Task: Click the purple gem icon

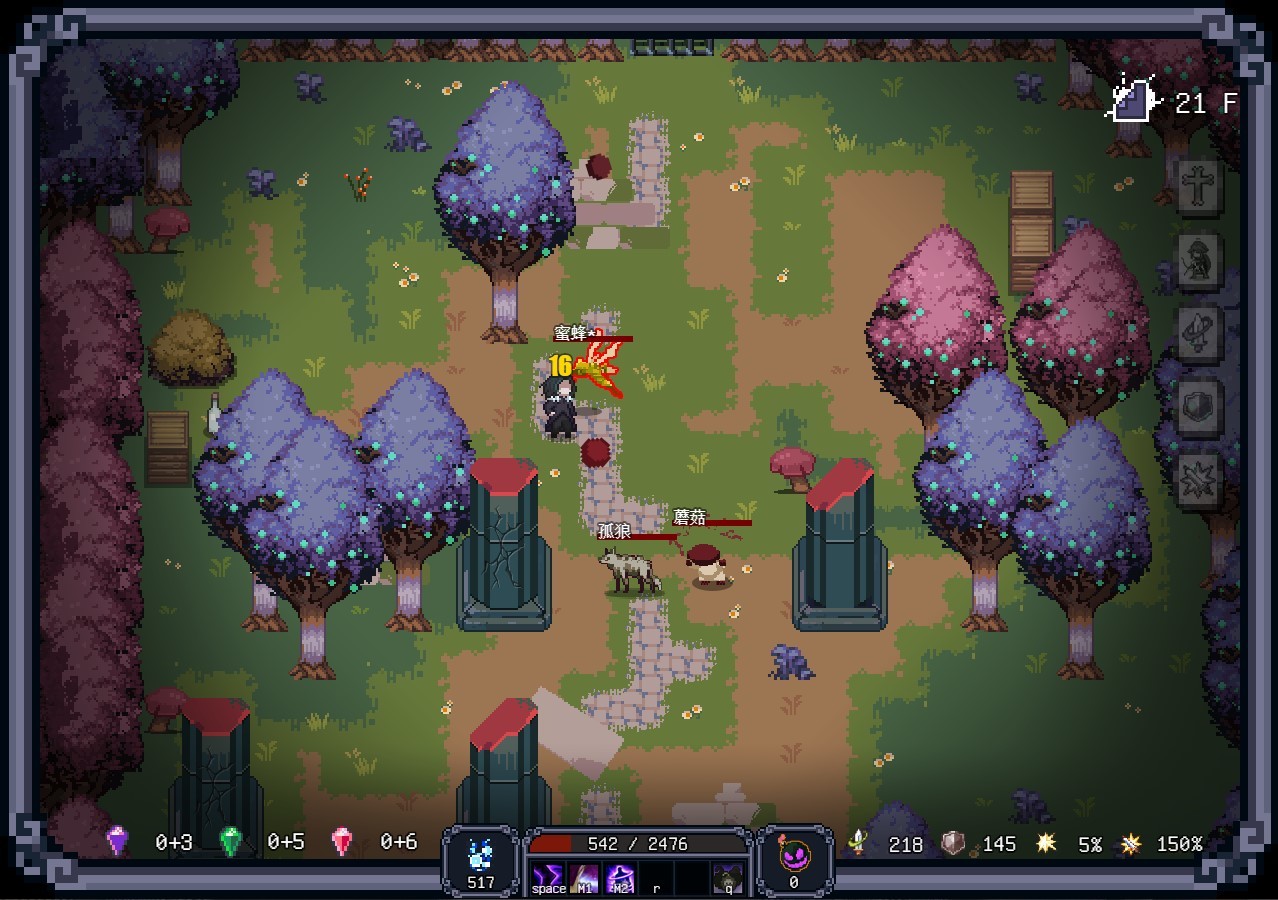Action: [118, 841]
